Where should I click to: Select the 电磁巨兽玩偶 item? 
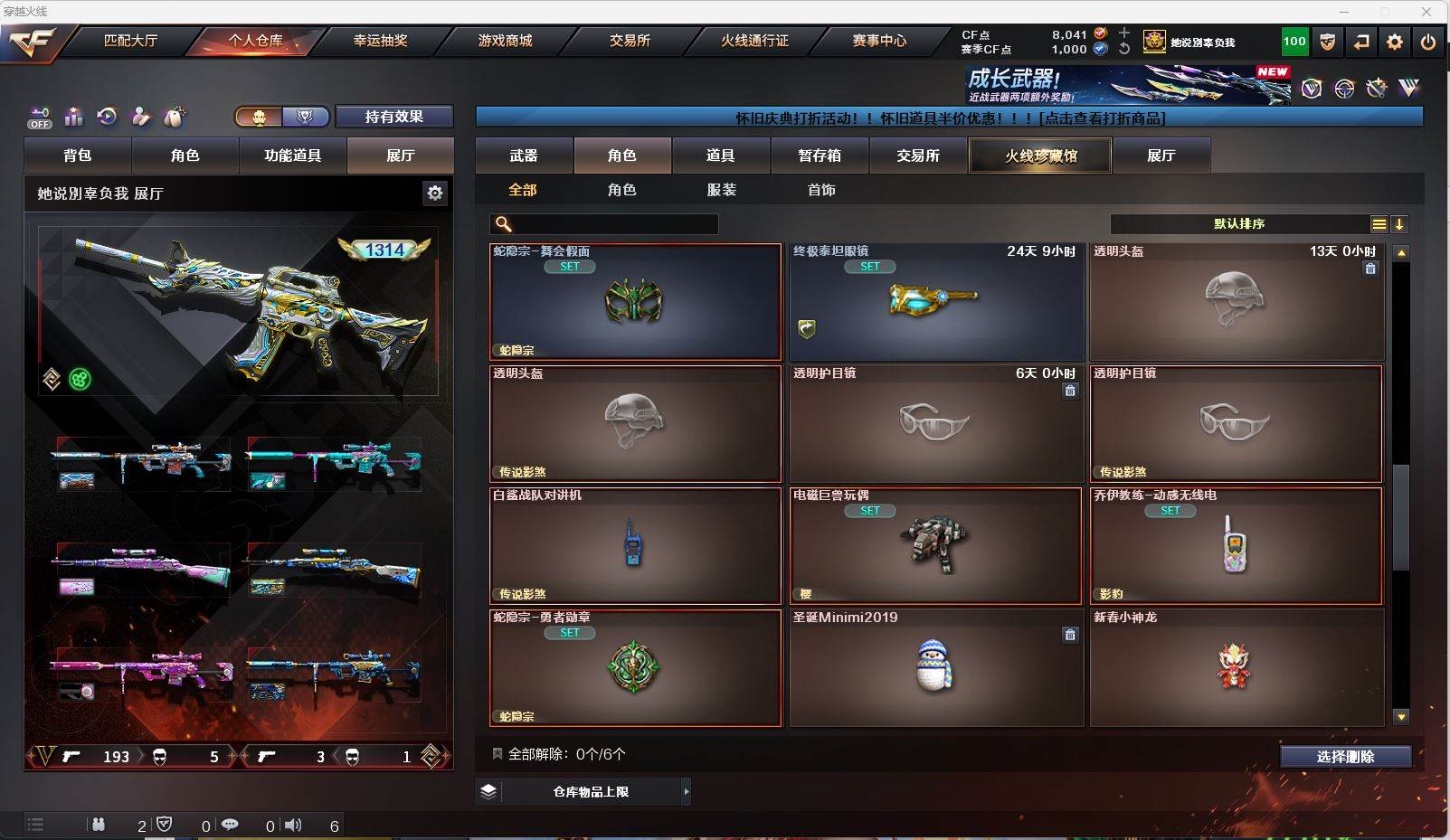tap(936, 546)
